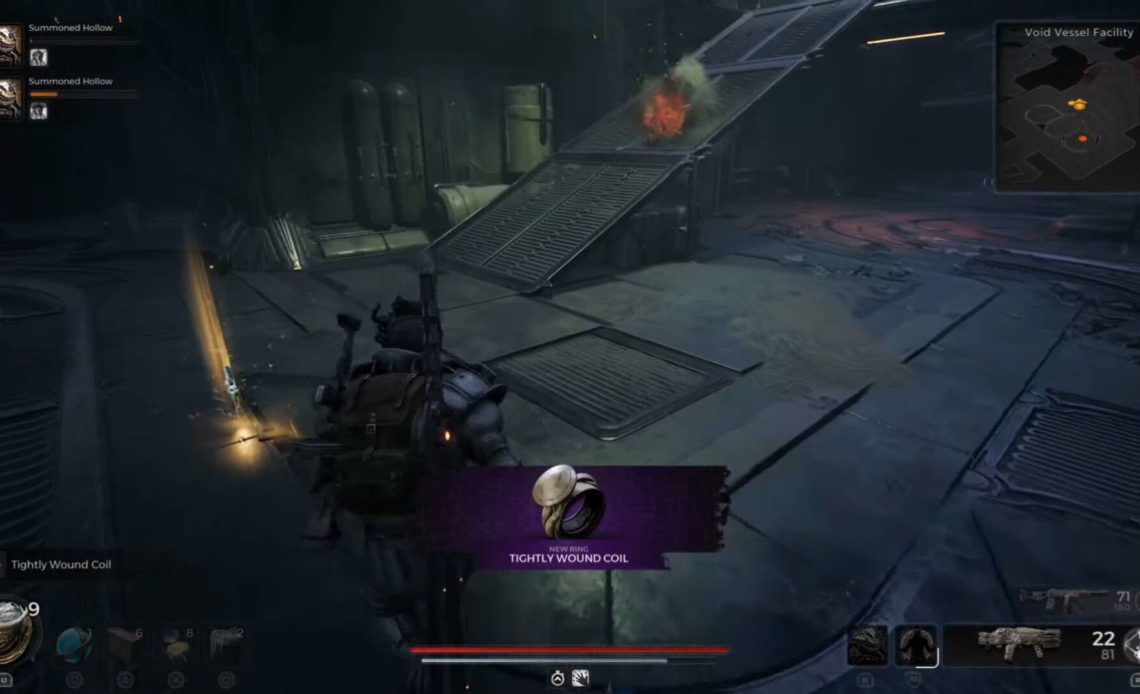Select the Summoned Hollow portrait with empty bar
This screenshot has height=694, width=1140.
[x=10, y=44]
